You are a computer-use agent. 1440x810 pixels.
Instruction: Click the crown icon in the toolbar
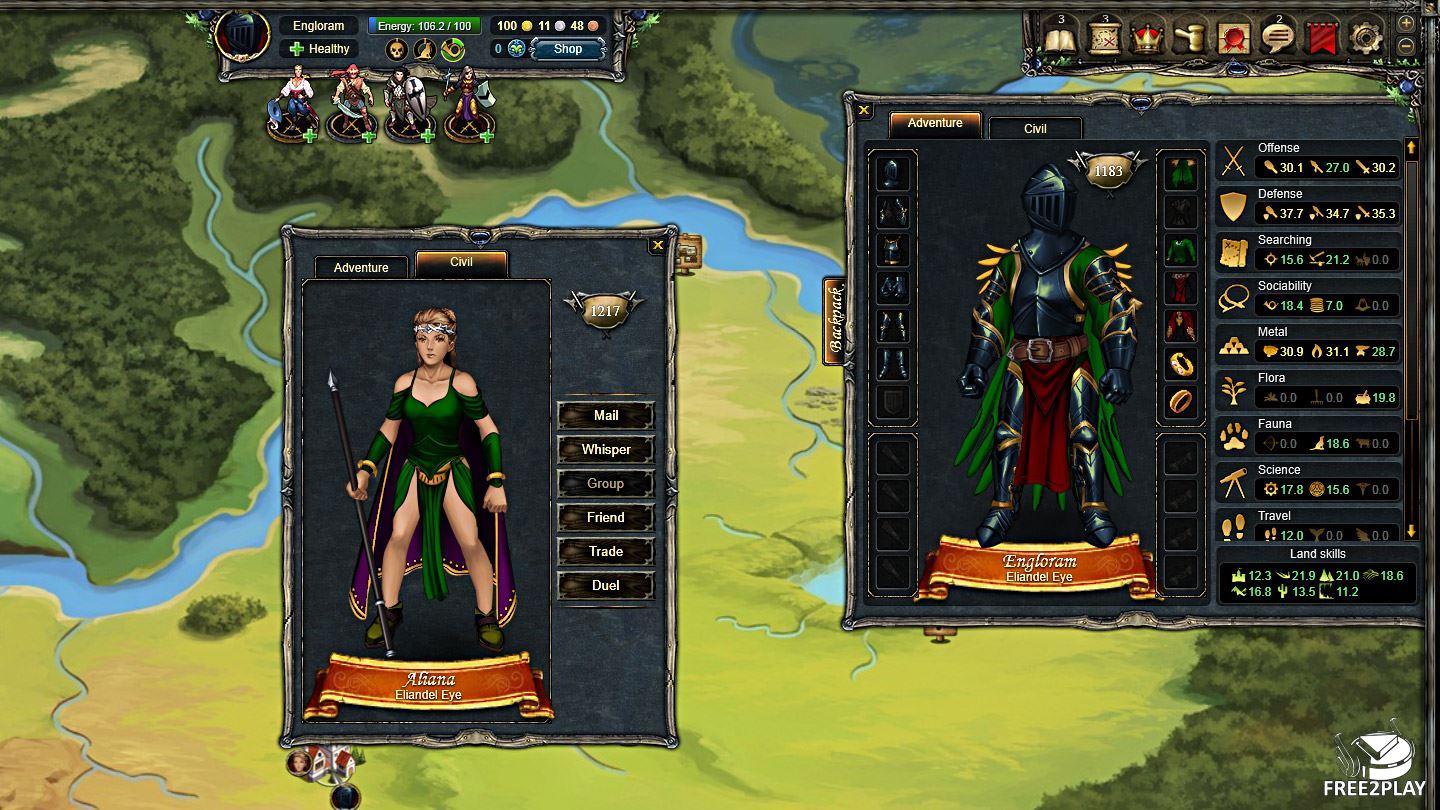click(x=1147, y=39)
